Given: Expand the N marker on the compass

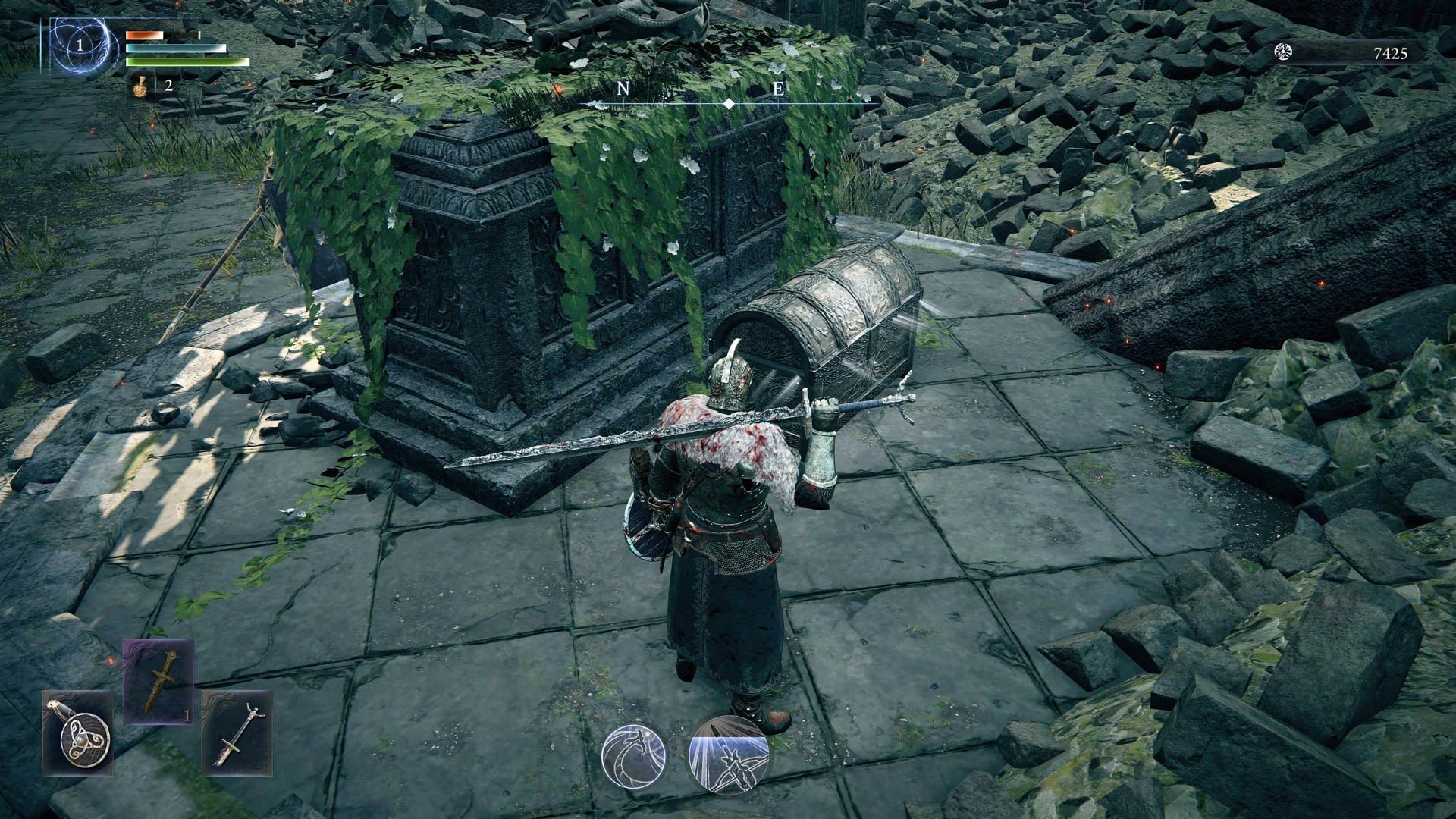Looking at the screenshot, I should tap(623, 89).
